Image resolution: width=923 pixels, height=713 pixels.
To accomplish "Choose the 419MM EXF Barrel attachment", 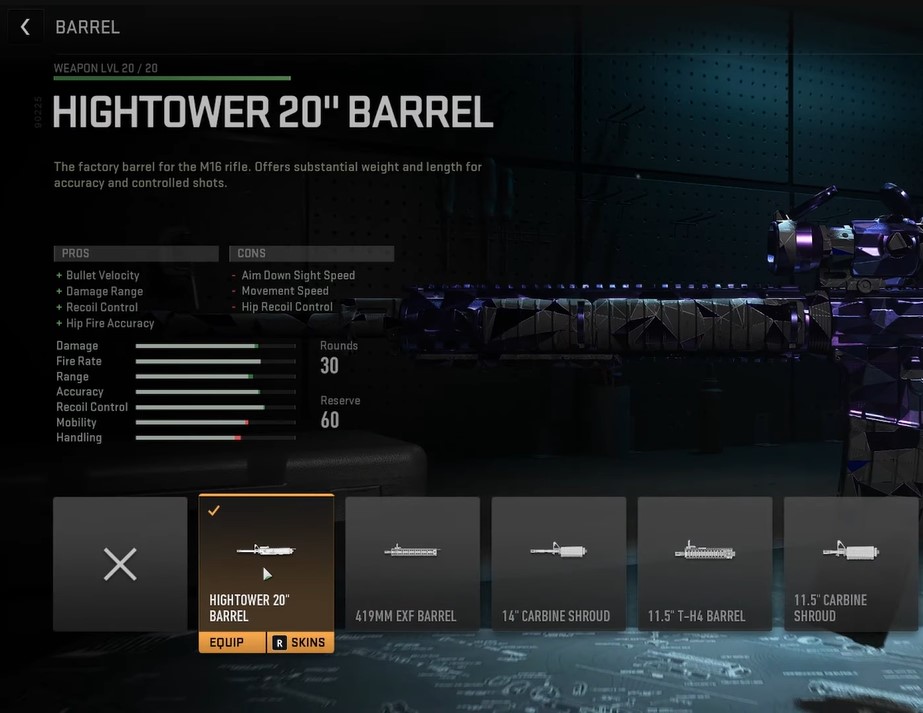I will (x=412, y=564).
